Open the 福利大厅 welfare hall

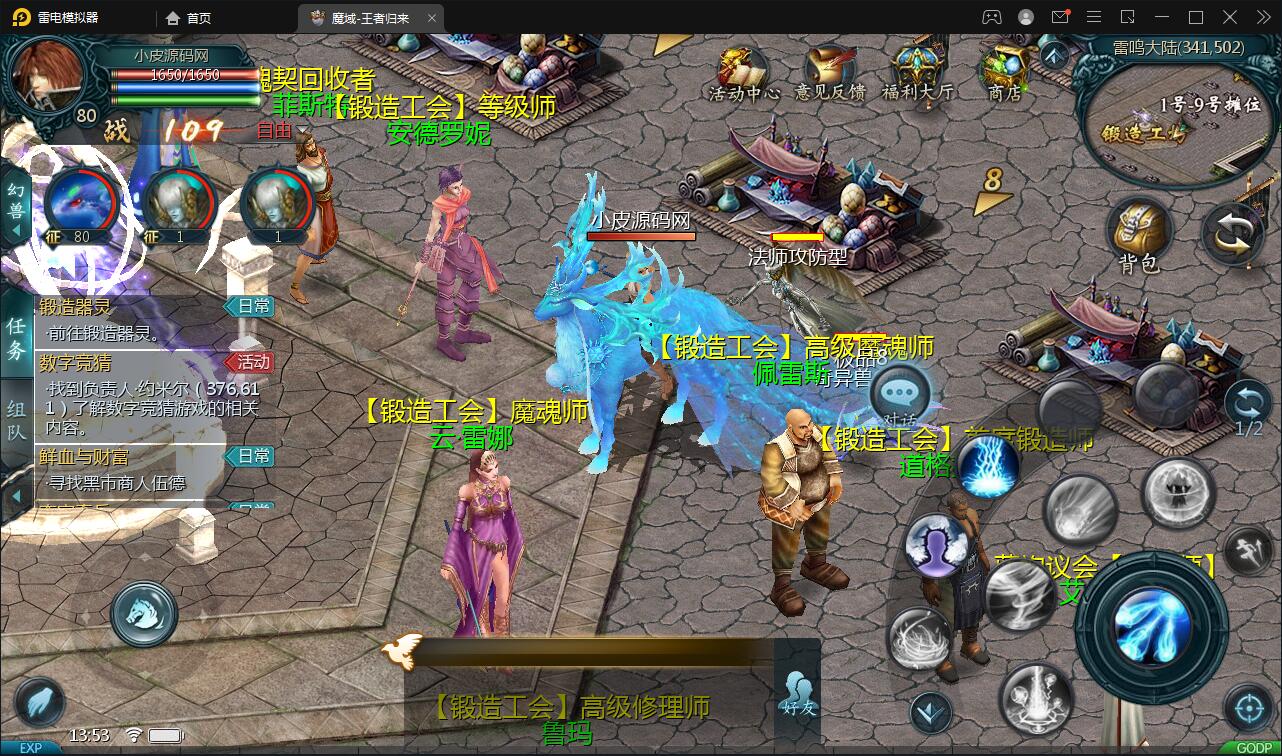916,72
